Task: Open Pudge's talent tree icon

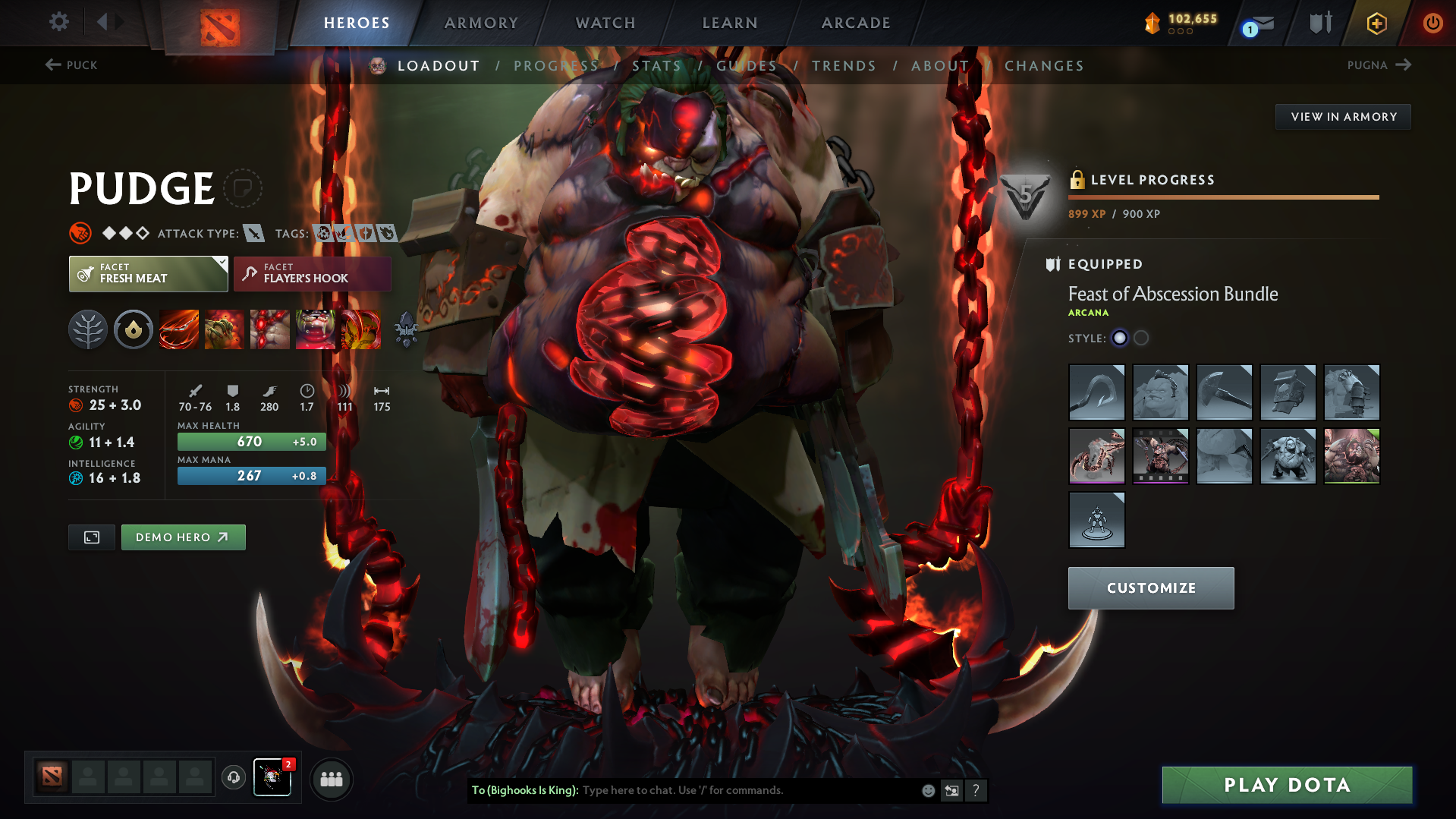Action: (x=88, y=329)
